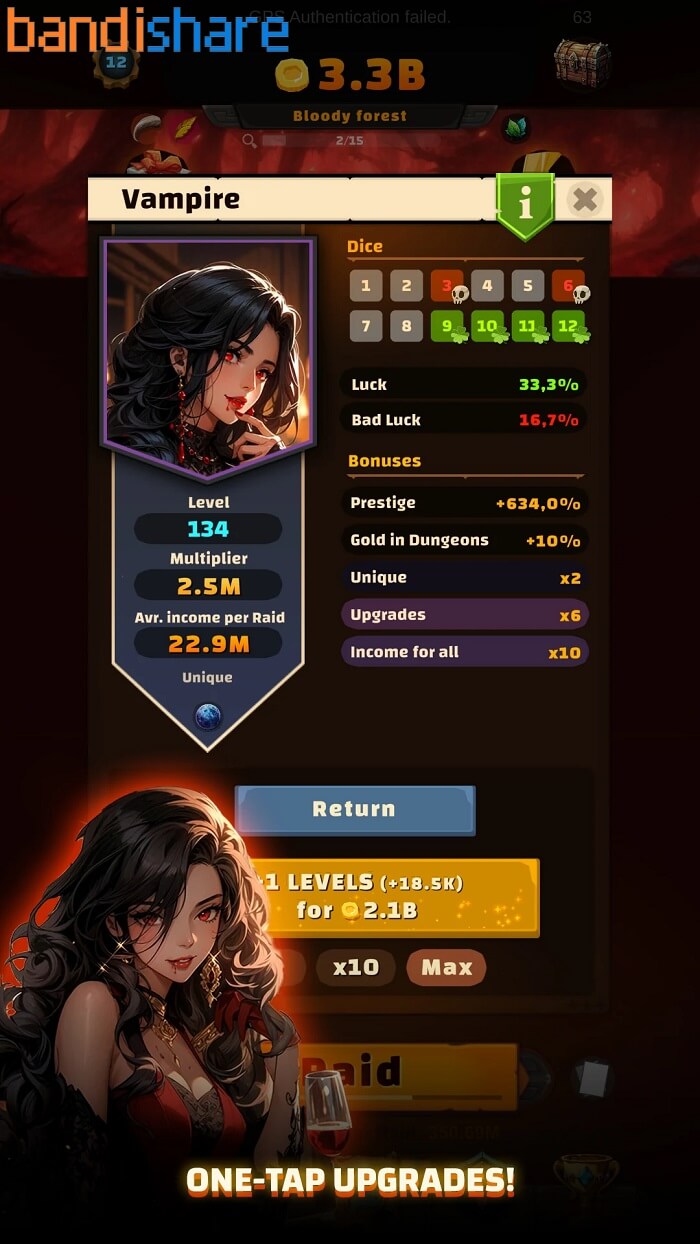Open the treasure chest icon
700x1244 pixels.
coord(581,62)
